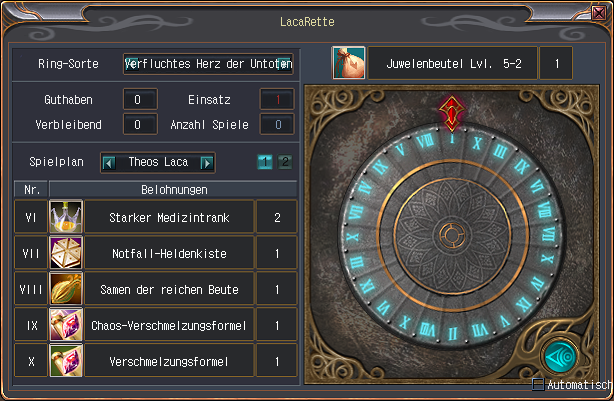Go to previous Spielplan before Theos Laca
Screen dimensions: 614x401
coord(108,162)
